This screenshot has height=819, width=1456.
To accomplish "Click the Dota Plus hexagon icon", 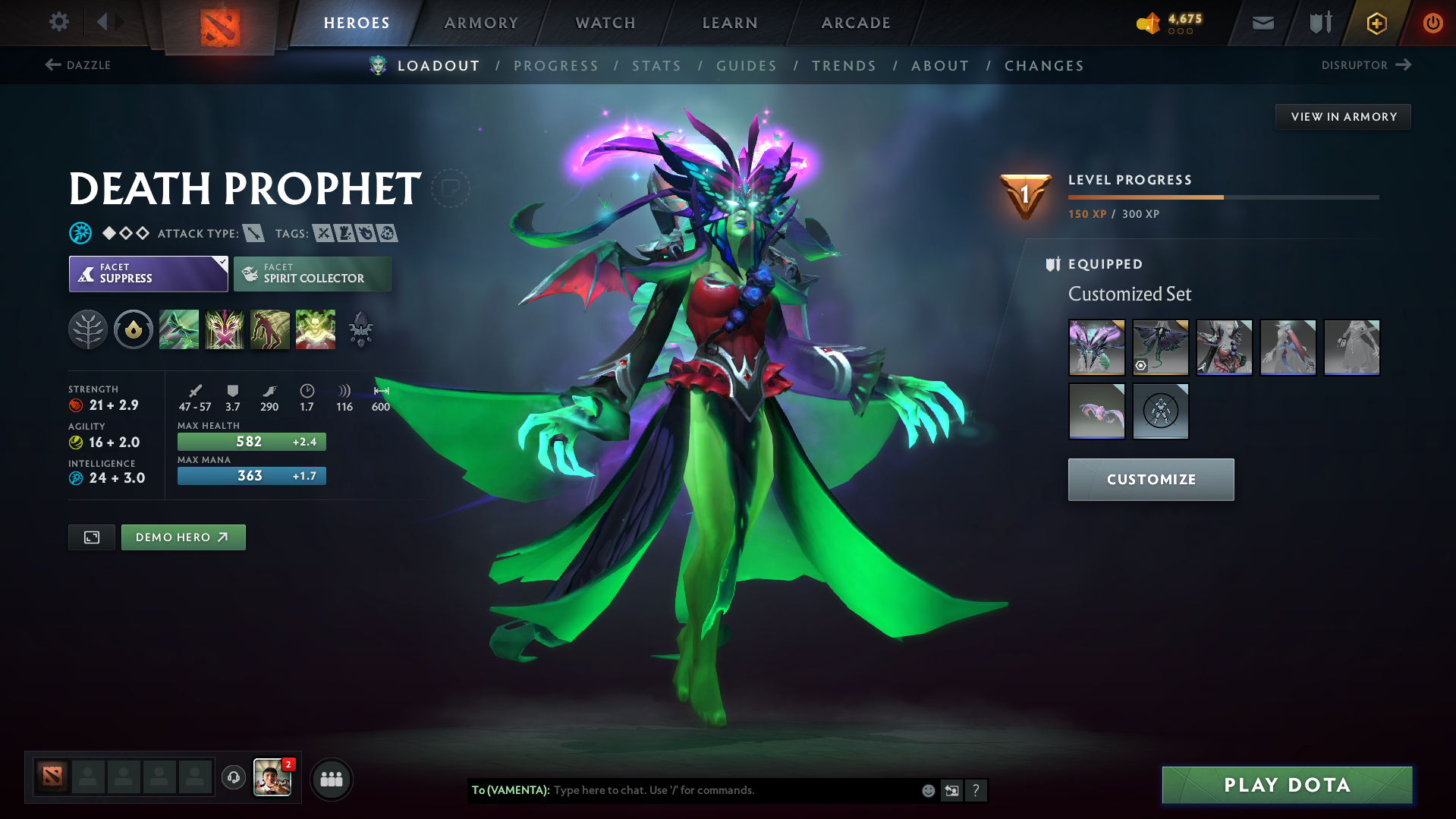I will click(1376, 23).
